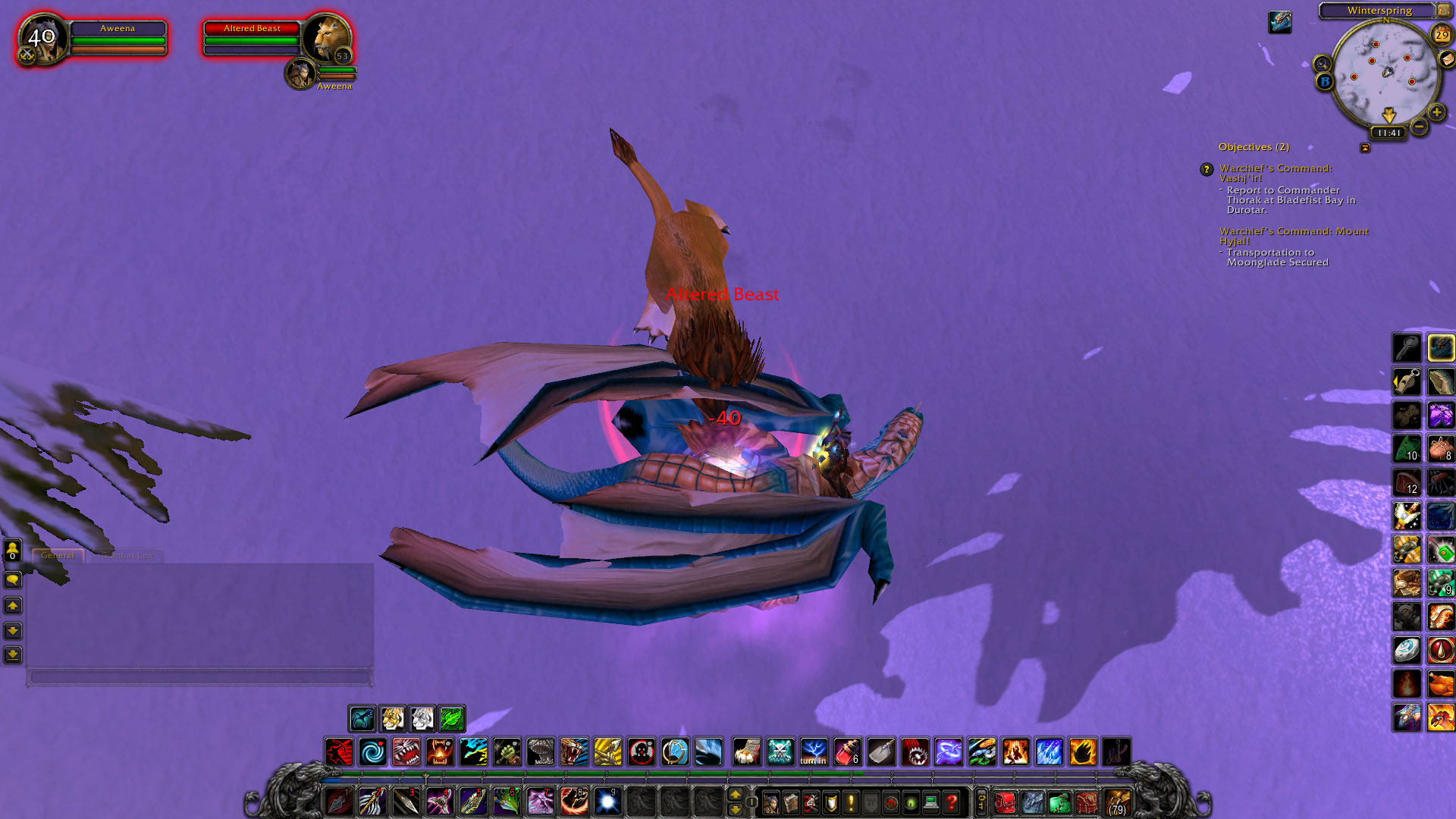Open the spellbook from the micro menu
This screenshot has height=819, width=1456.
tap(790, 802)
